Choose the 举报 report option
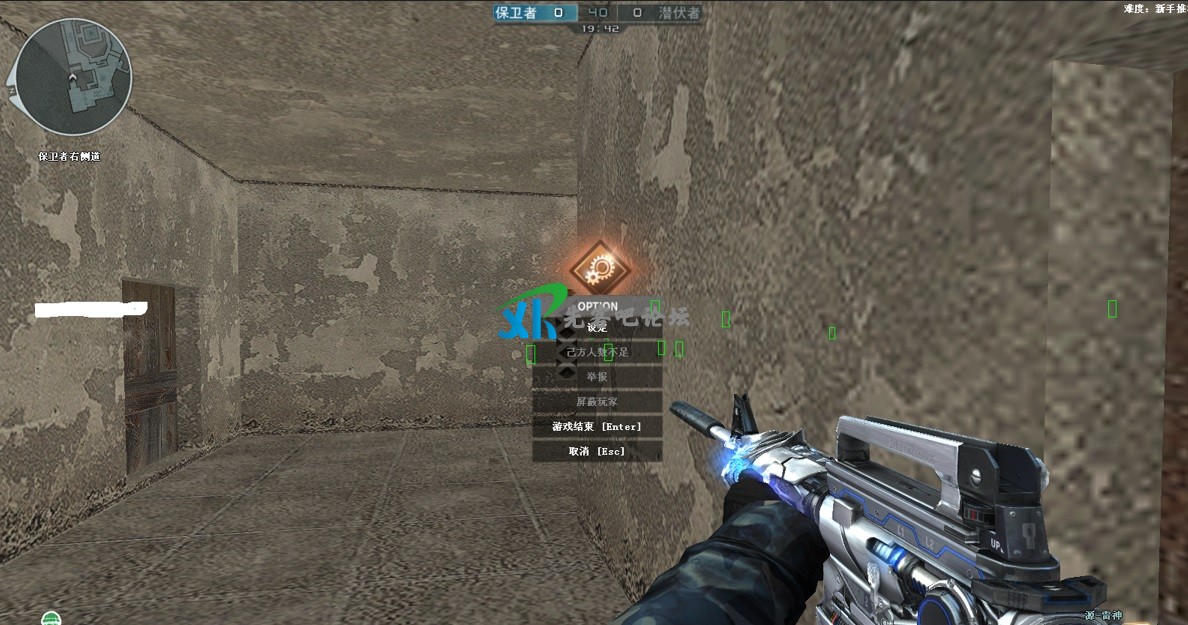Screen dimensions: 1188x625 click(597, 377)
